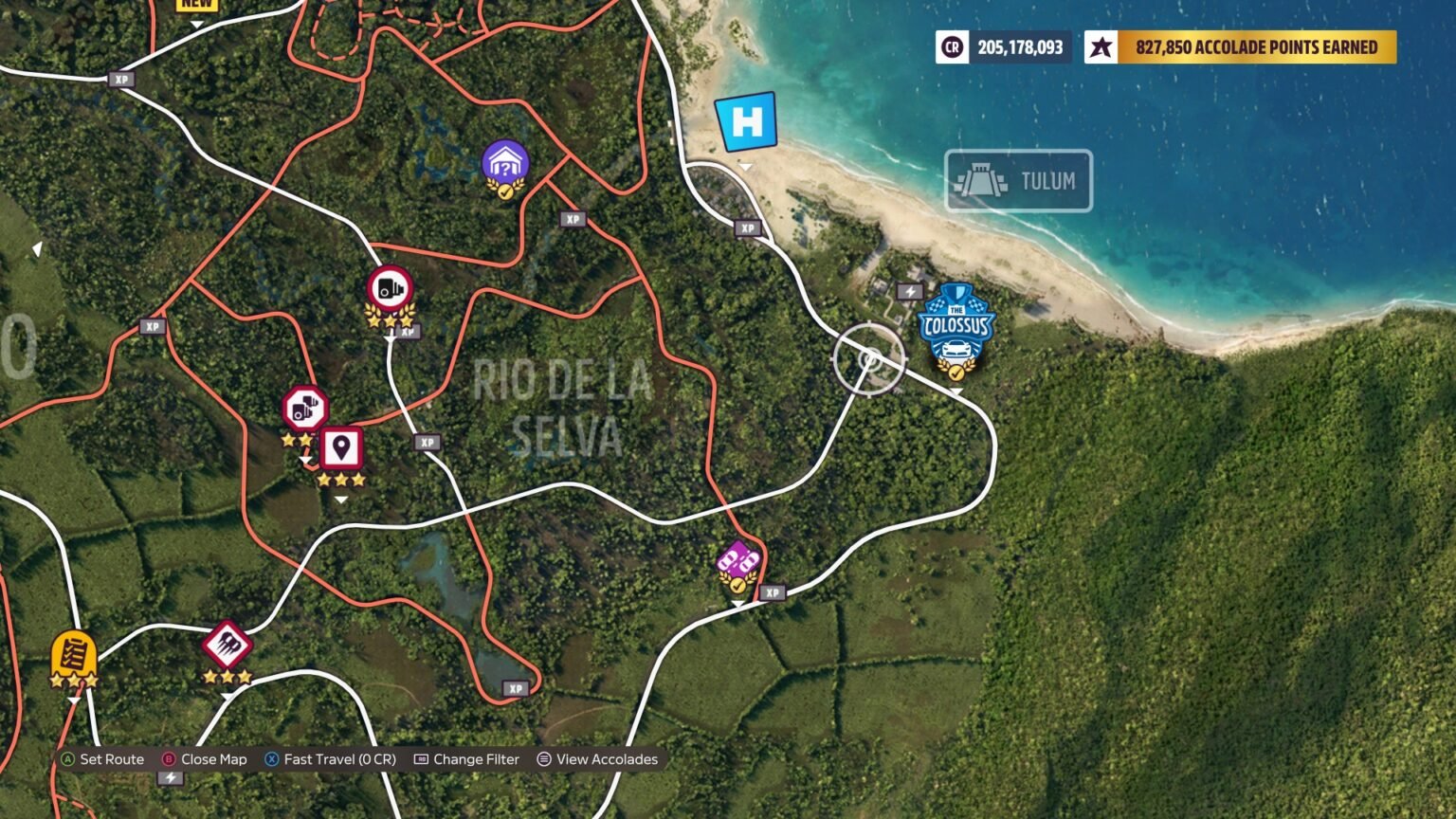1456x819 pixels.
Task: Open View Accolades
Action: pyautogui.click(x=596, y=758)
